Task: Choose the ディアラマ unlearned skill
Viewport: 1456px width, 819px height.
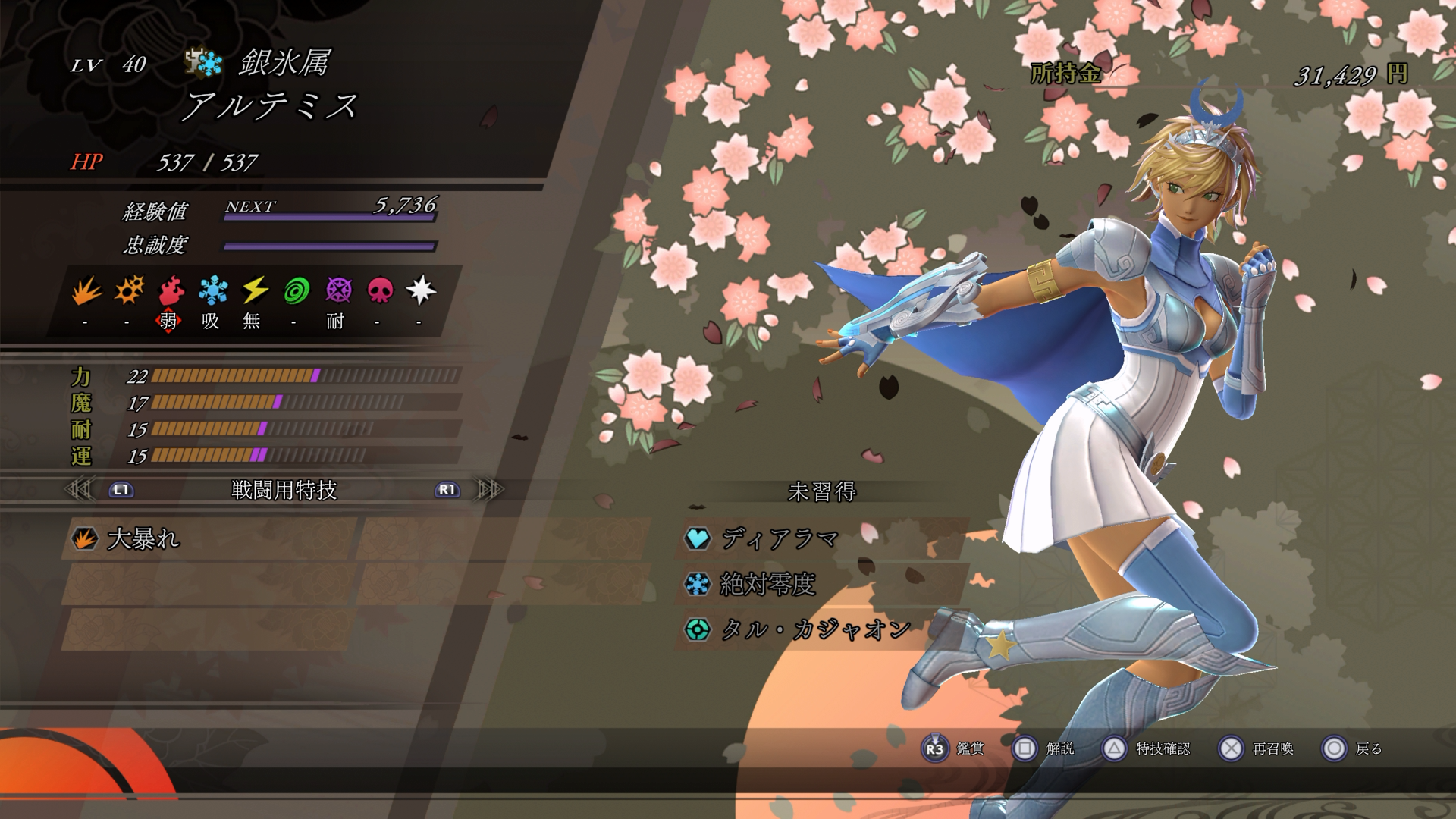Action: click(780, 539)
